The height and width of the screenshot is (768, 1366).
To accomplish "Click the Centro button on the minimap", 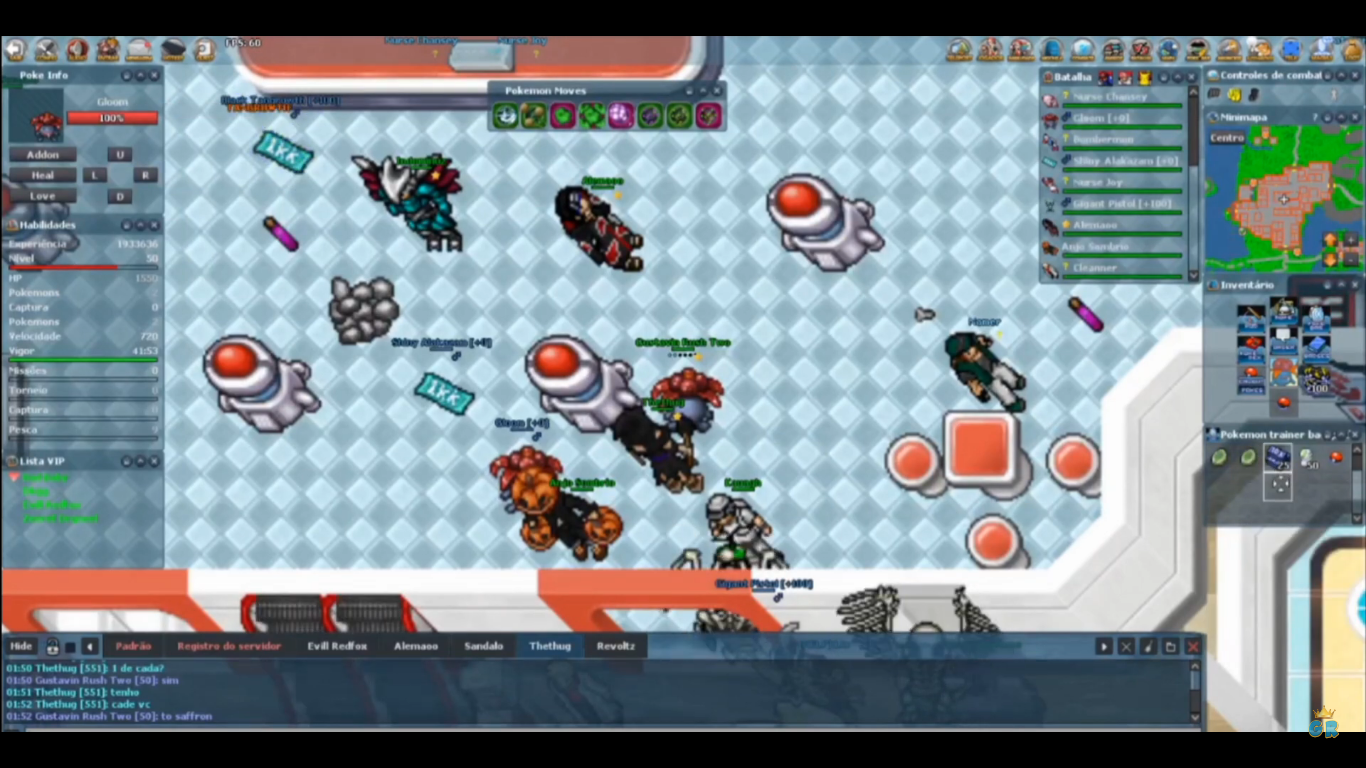I will tap(1227, 138).
